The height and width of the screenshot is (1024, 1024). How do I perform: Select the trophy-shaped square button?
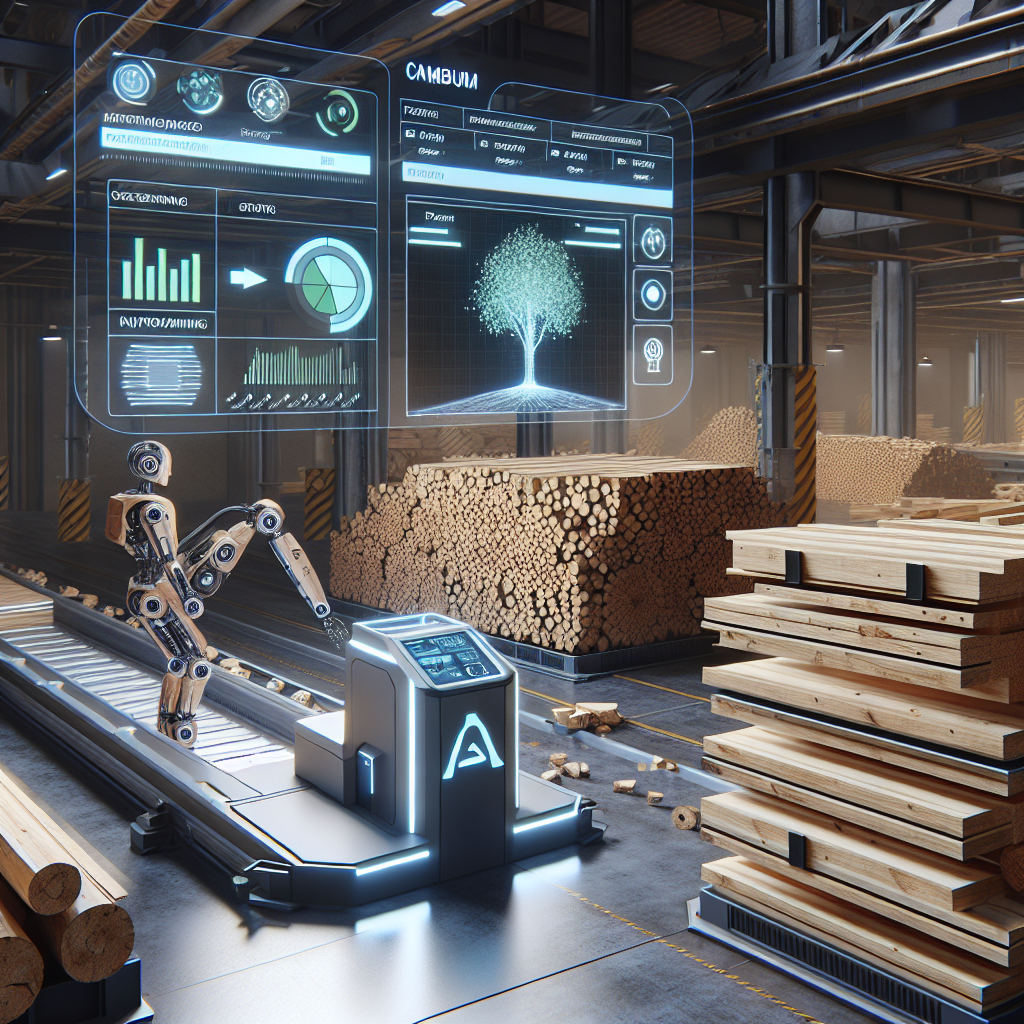coord(654,350)
